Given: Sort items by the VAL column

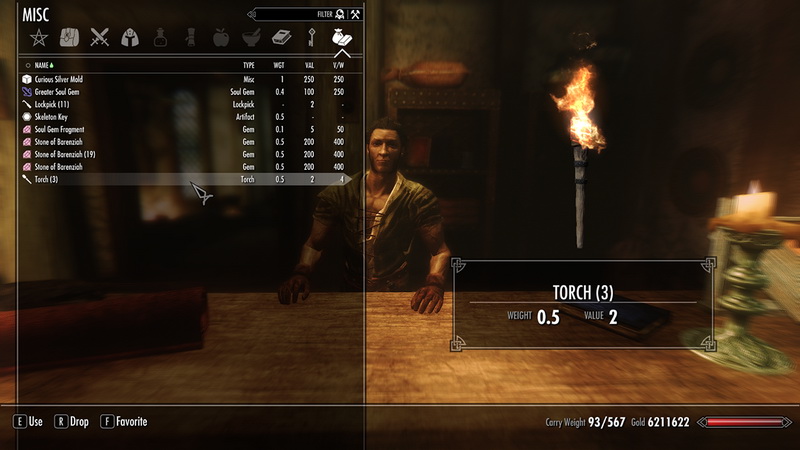Looking at the screenshot, I should pyautogui.click(x=312, y=64).
